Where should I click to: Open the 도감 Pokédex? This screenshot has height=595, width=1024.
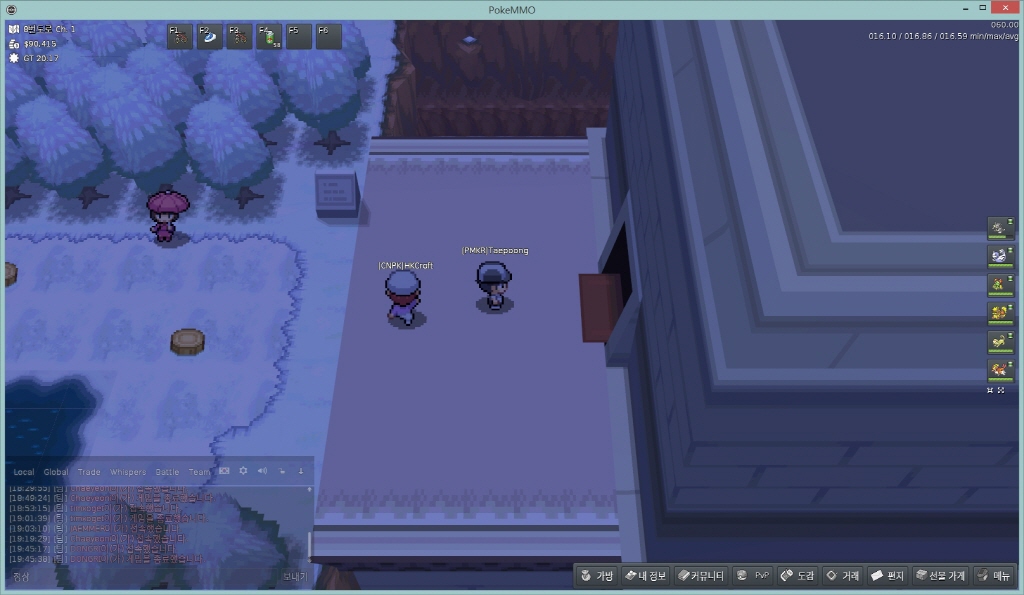pyautogui.click(x=798, y=576)
